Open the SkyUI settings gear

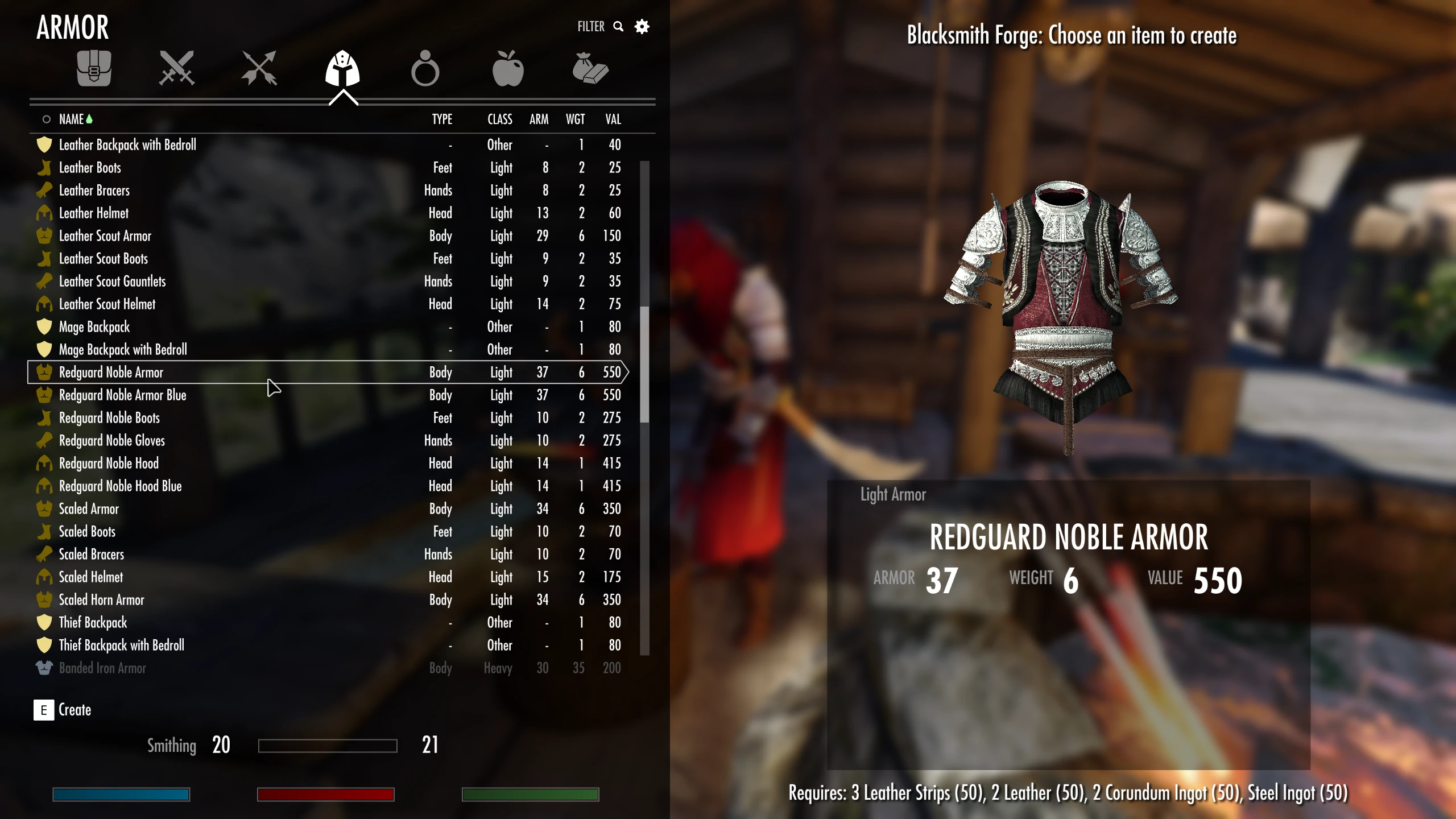pyautogui.click(x=642, y=26)
